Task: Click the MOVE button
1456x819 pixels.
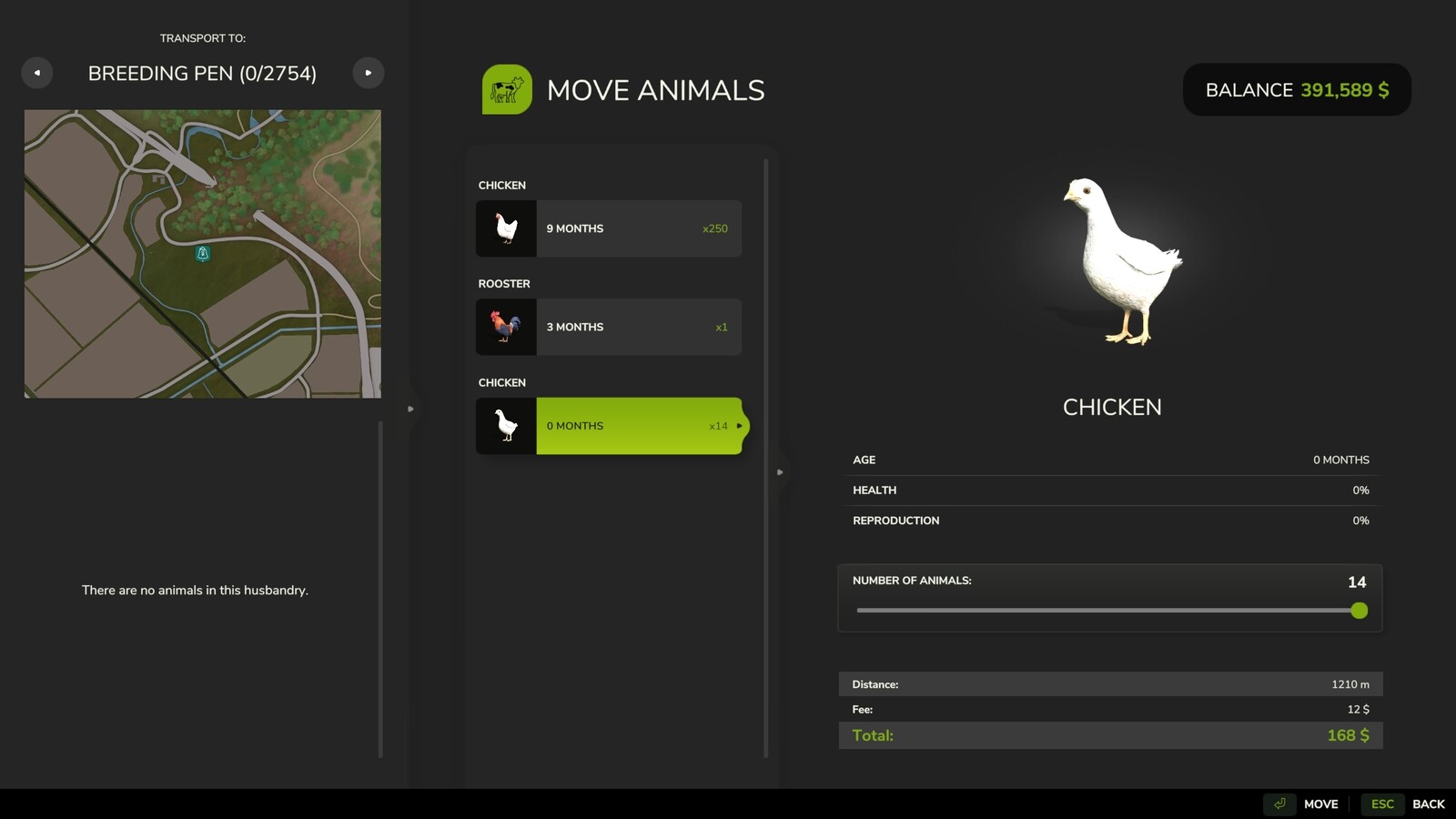Action: click(x=1320, y=804)
